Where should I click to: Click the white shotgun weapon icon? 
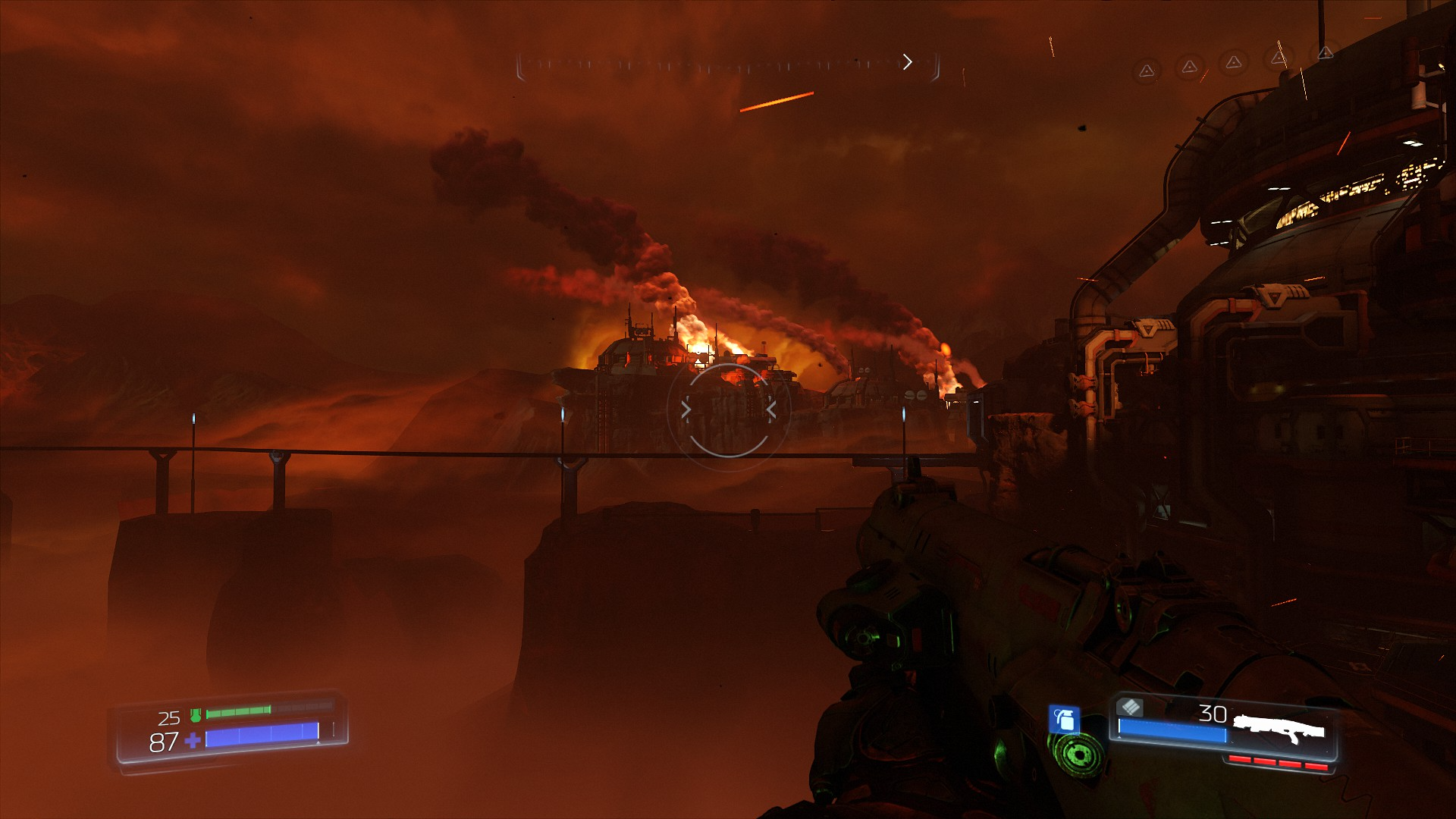(x=1279, y=730)
